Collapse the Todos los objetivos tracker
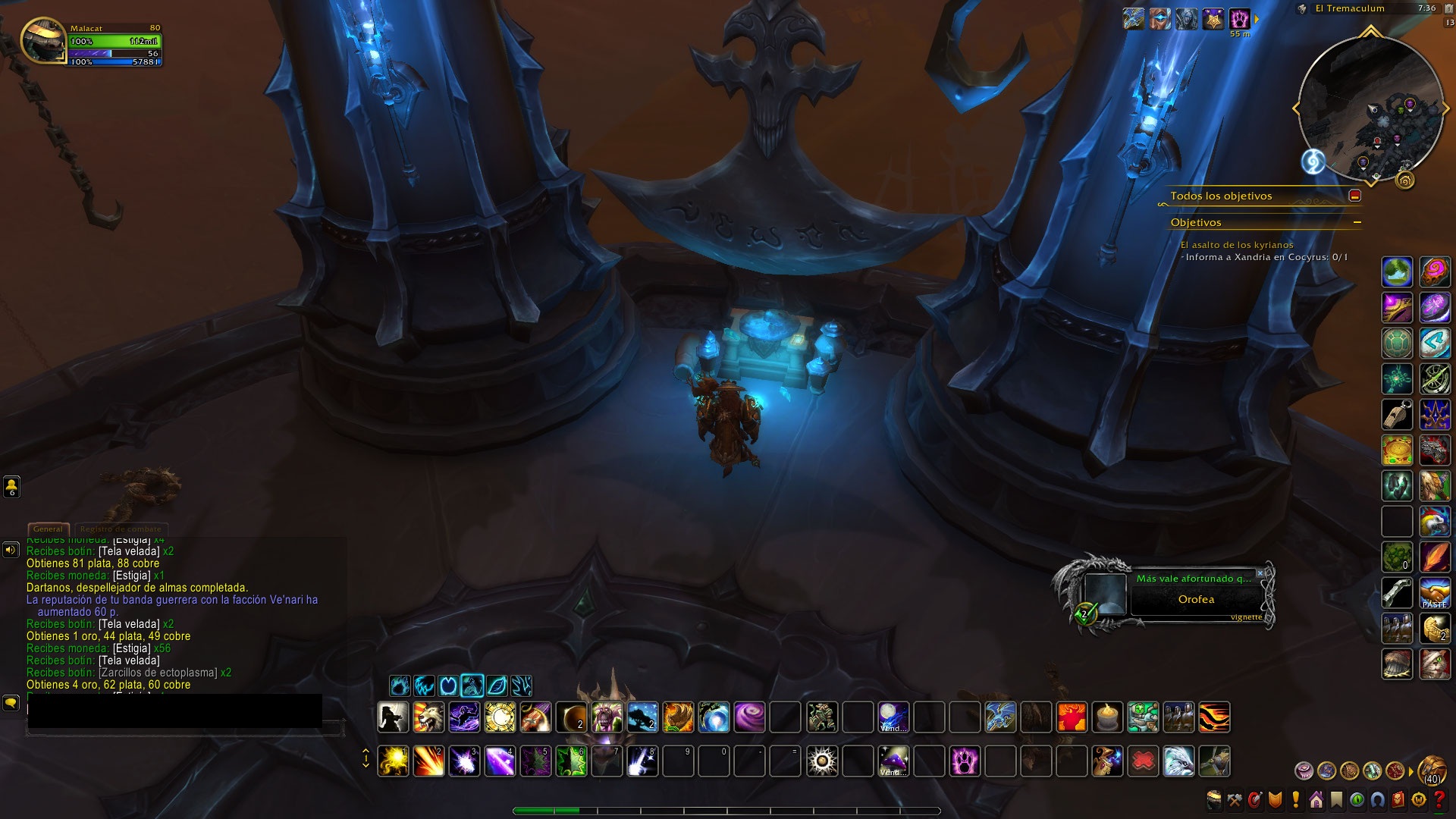 point(1354,196)
